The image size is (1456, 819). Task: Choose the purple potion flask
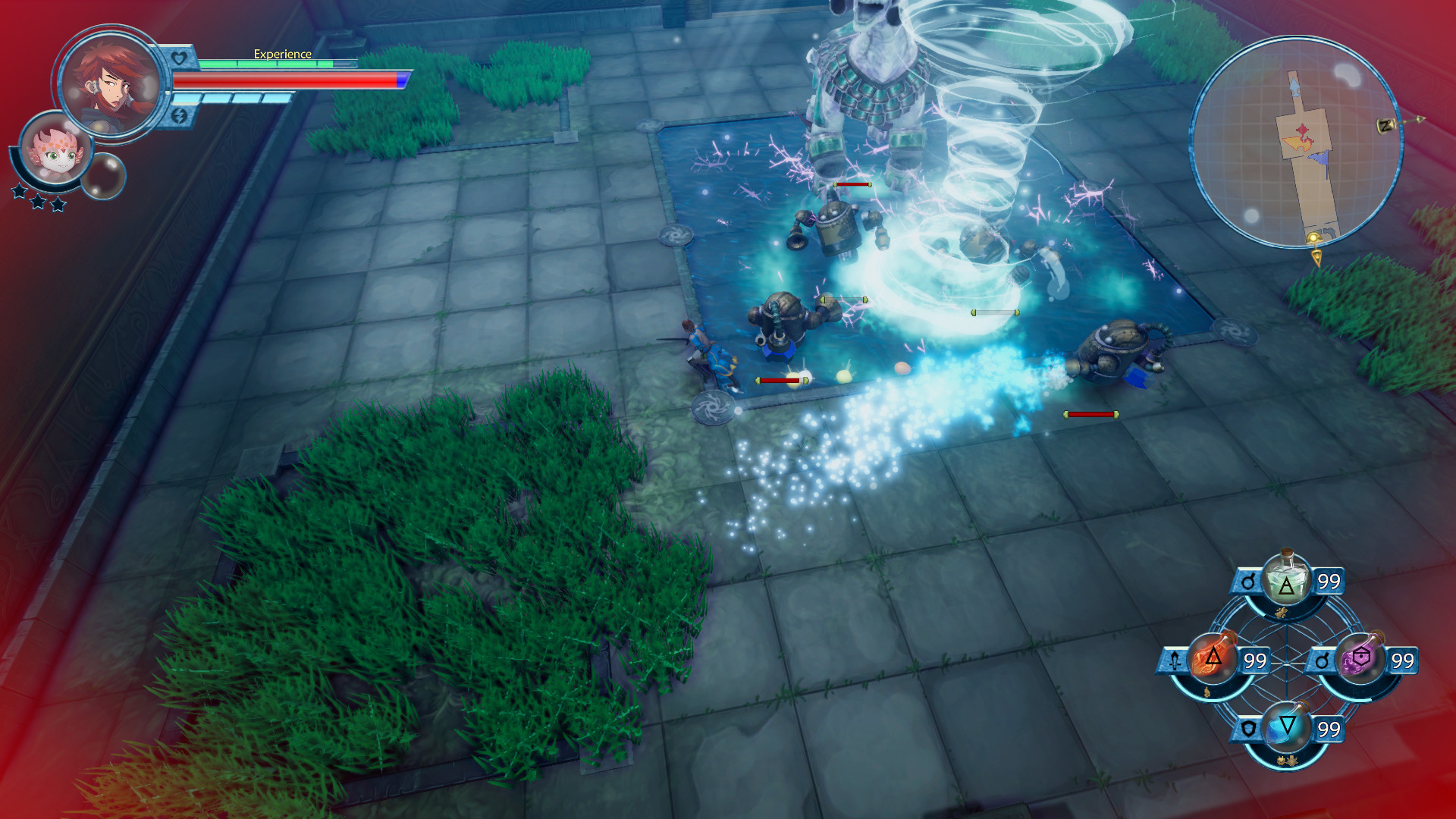click(1359, 658)
